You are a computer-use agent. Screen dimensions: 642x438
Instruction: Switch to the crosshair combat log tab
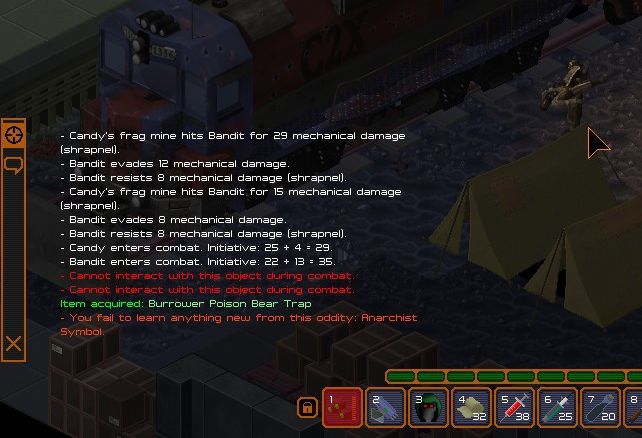pyautogui.click(x=14, y=134)
